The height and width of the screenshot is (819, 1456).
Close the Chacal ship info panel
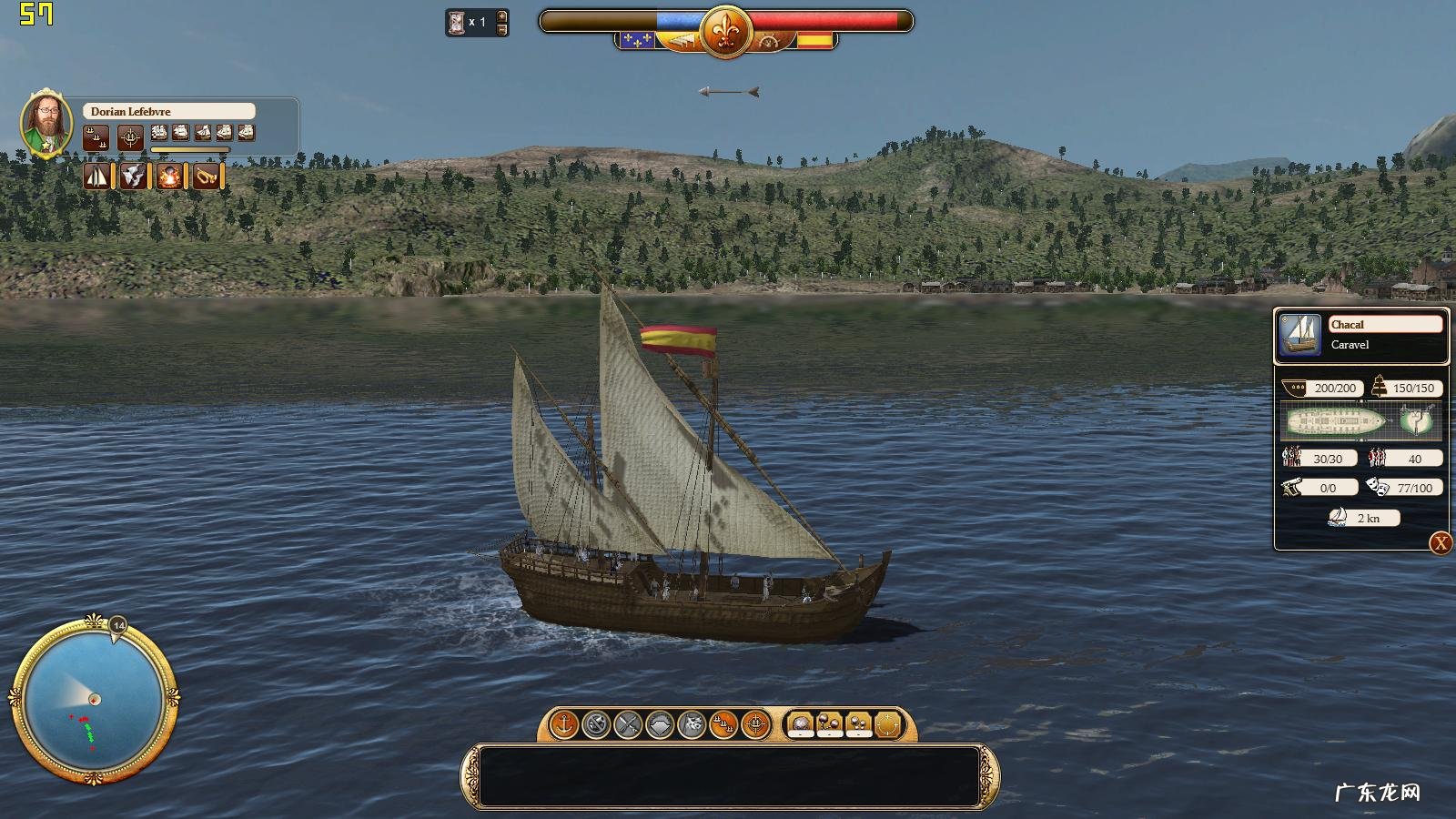coord(1441,543)
